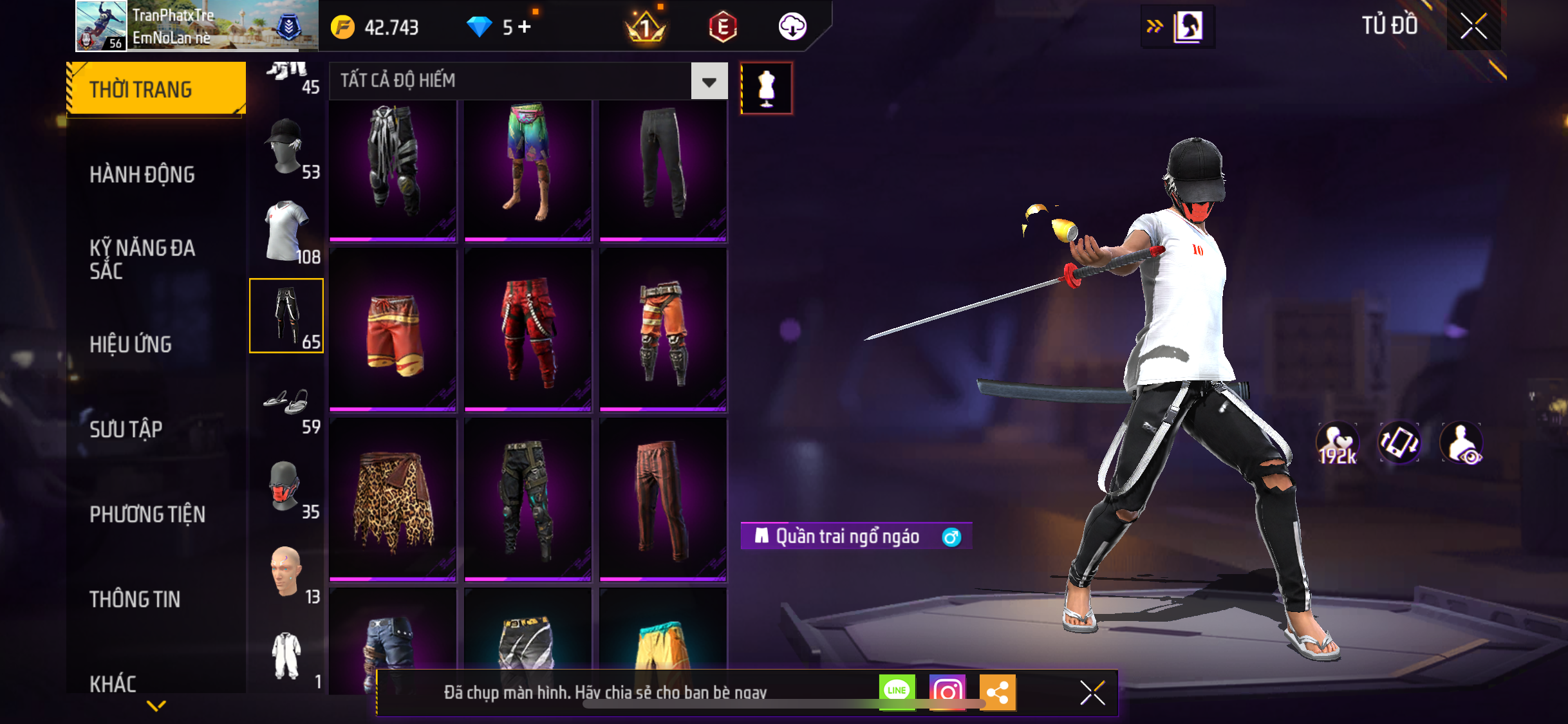
Task: Choose the black cap headwear category
Action: click(x=286, y=147)
